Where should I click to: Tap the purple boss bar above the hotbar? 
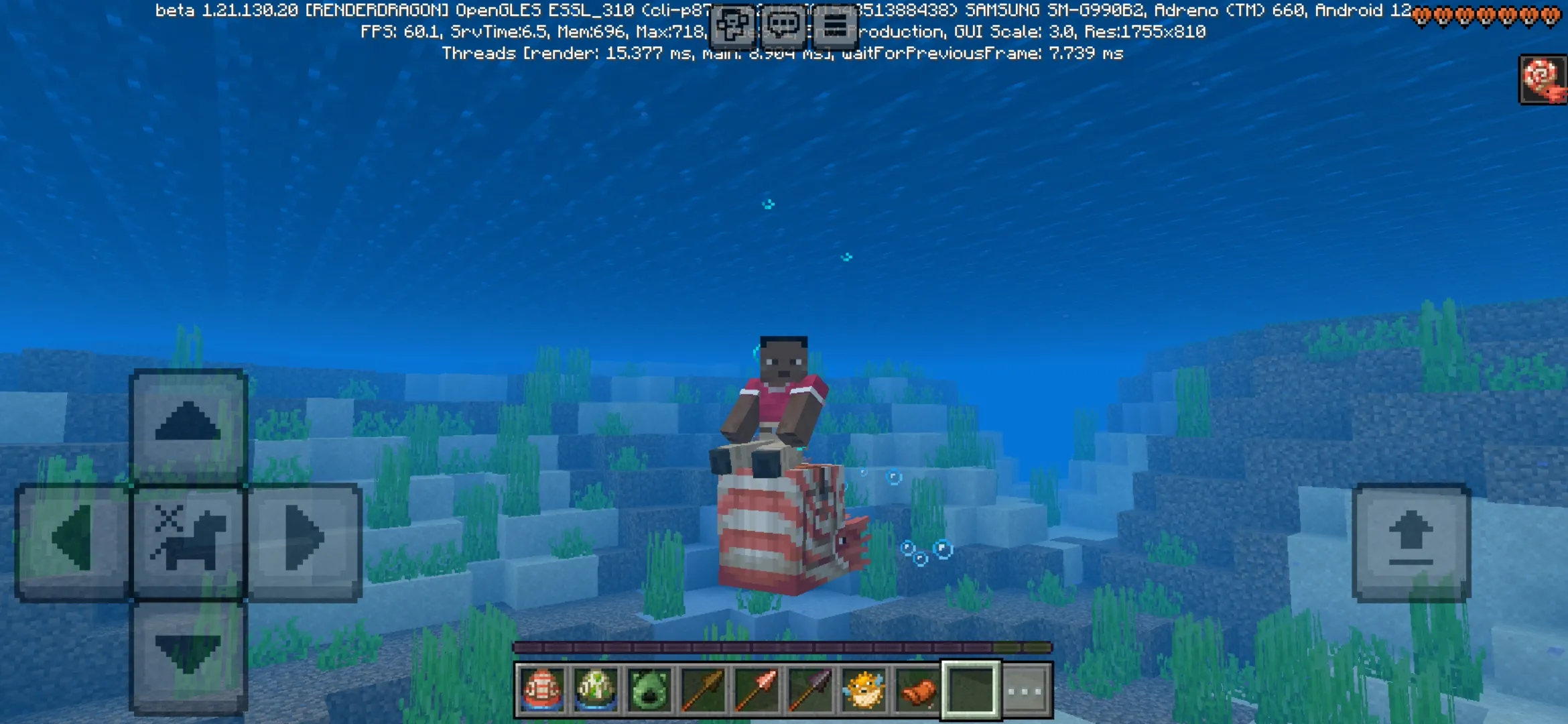pyautogui.click(x=782, y=648)
